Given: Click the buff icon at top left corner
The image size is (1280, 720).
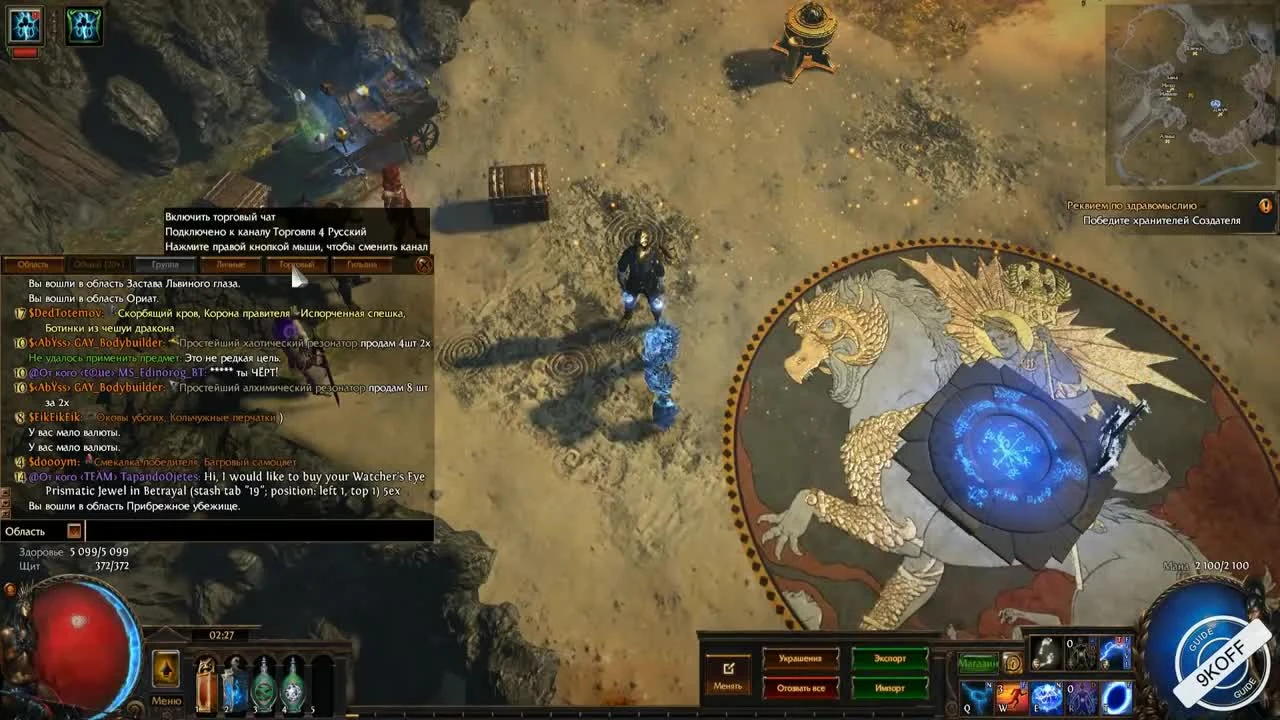Looking at the screenshot, I should point(27,25).
